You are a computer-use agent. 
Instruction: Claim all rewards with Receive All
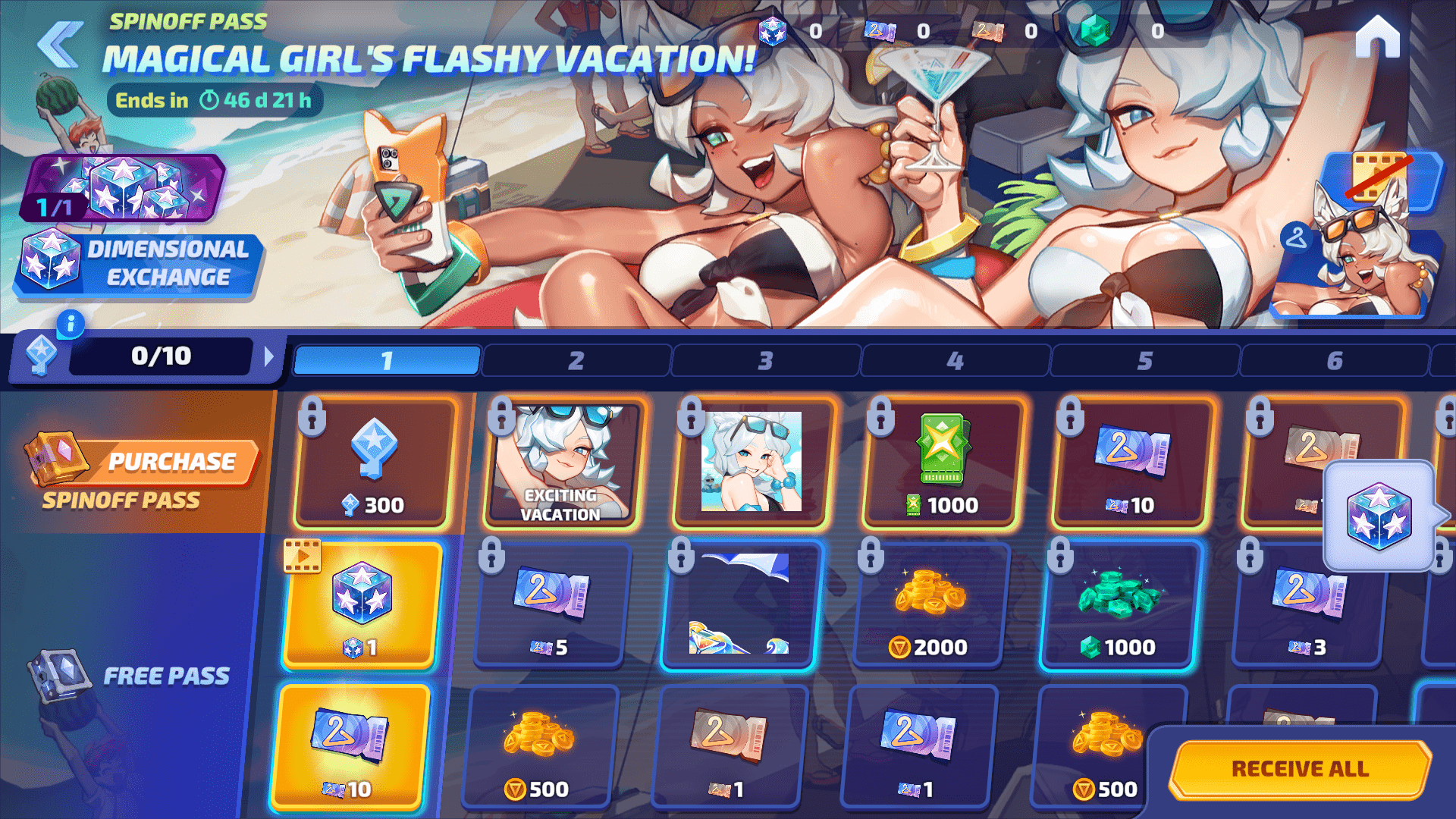(1300, 769)
